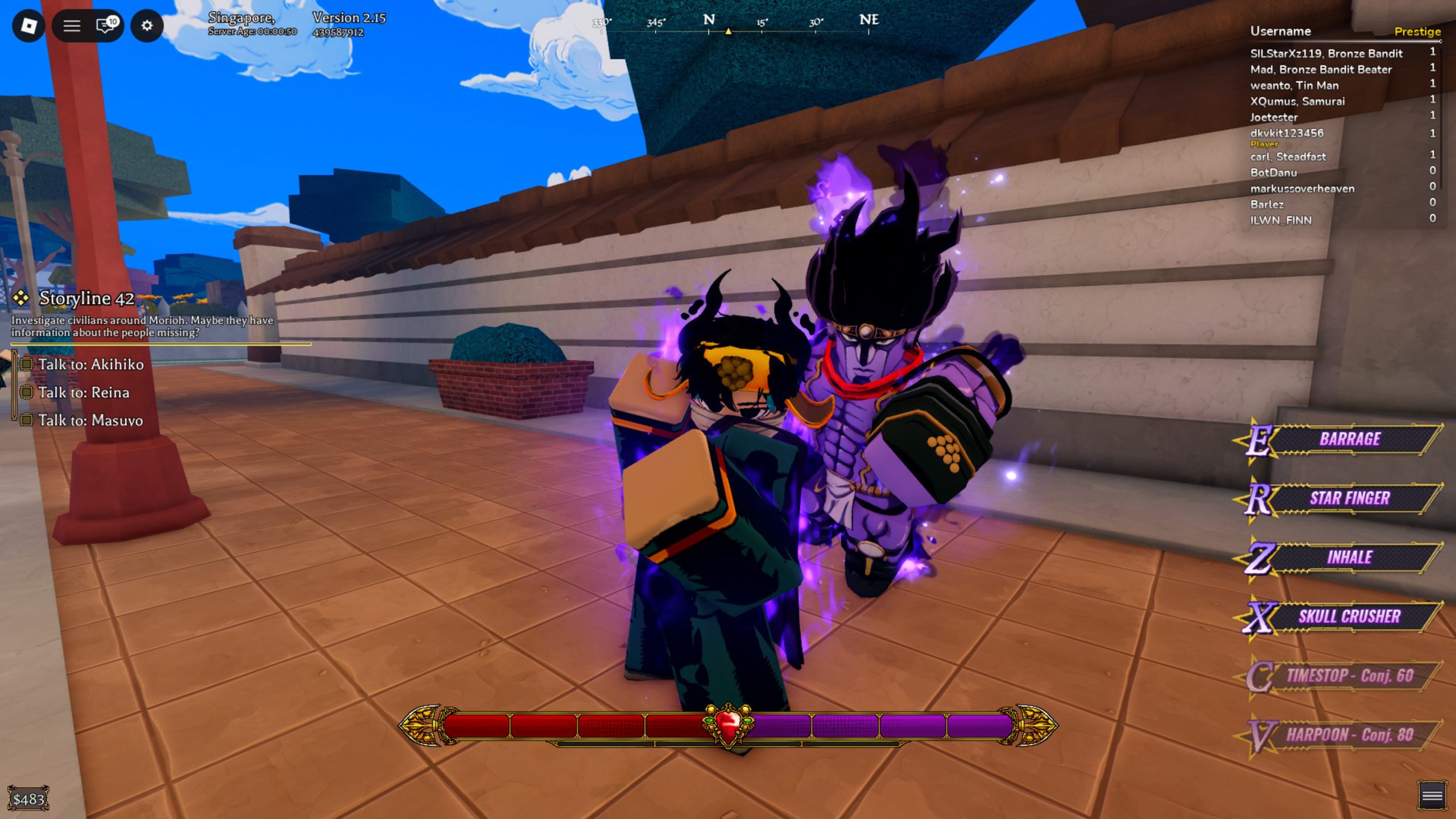Screen dimensions: 1456x819
Task: Open the bottom-right striped menu button
Action: [x=1432, y=795]
